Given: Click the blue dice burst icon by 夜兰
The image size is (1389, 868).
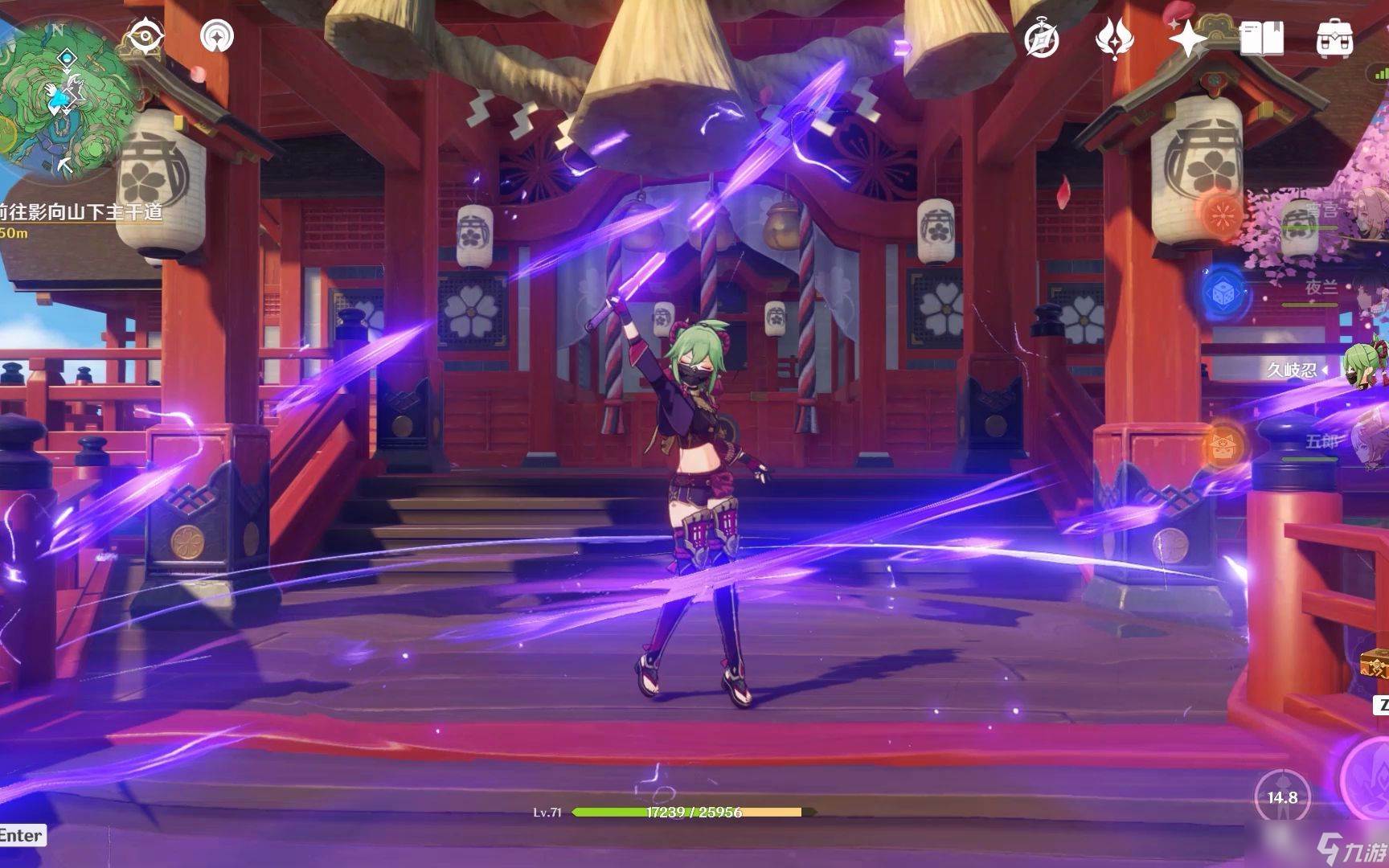Looking at the screenshot, I should coord(1224,294).
